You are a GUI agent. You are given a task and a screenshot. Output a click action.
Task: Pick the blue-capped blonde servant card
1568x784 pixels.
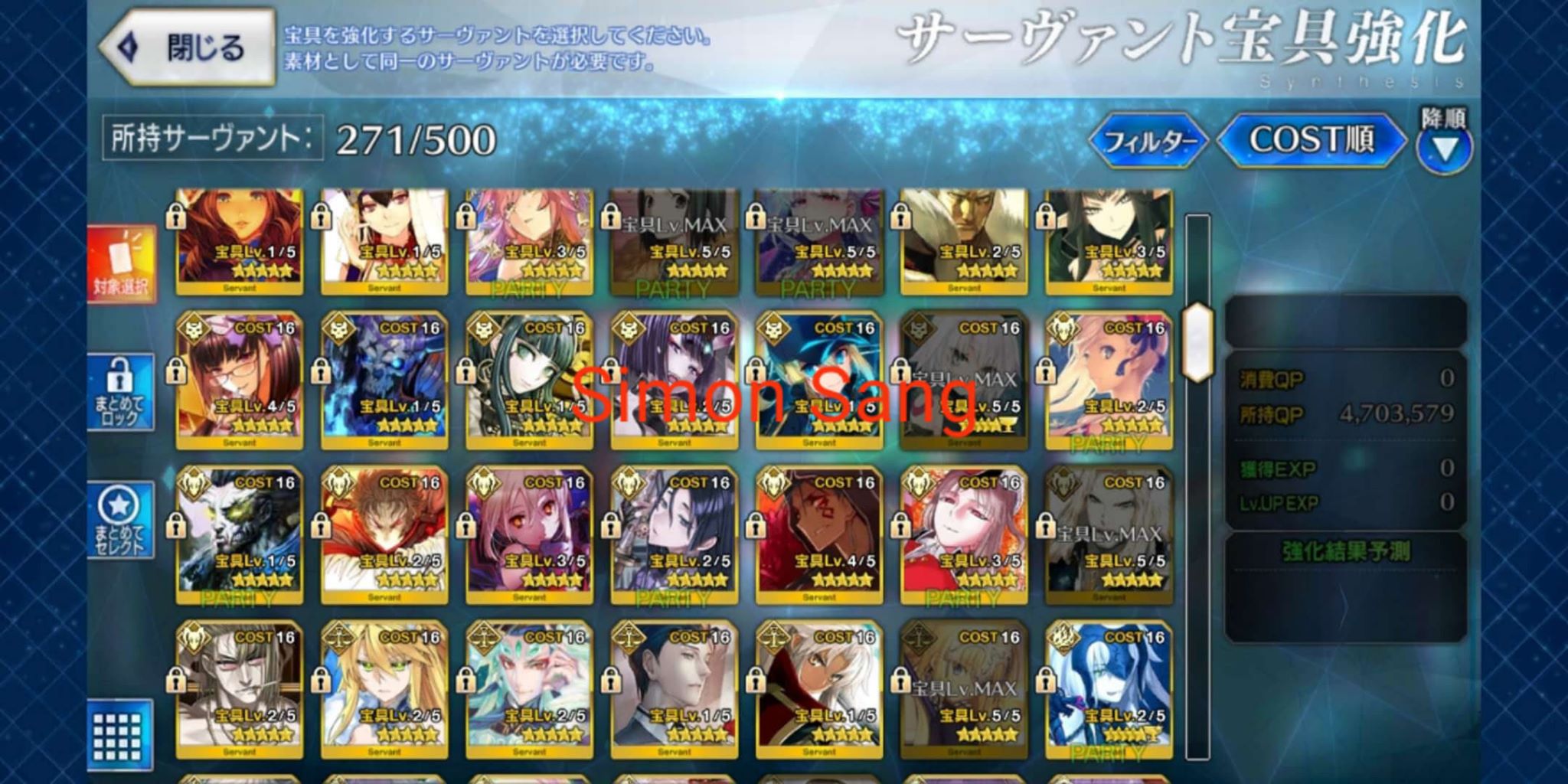coord(819,381)
